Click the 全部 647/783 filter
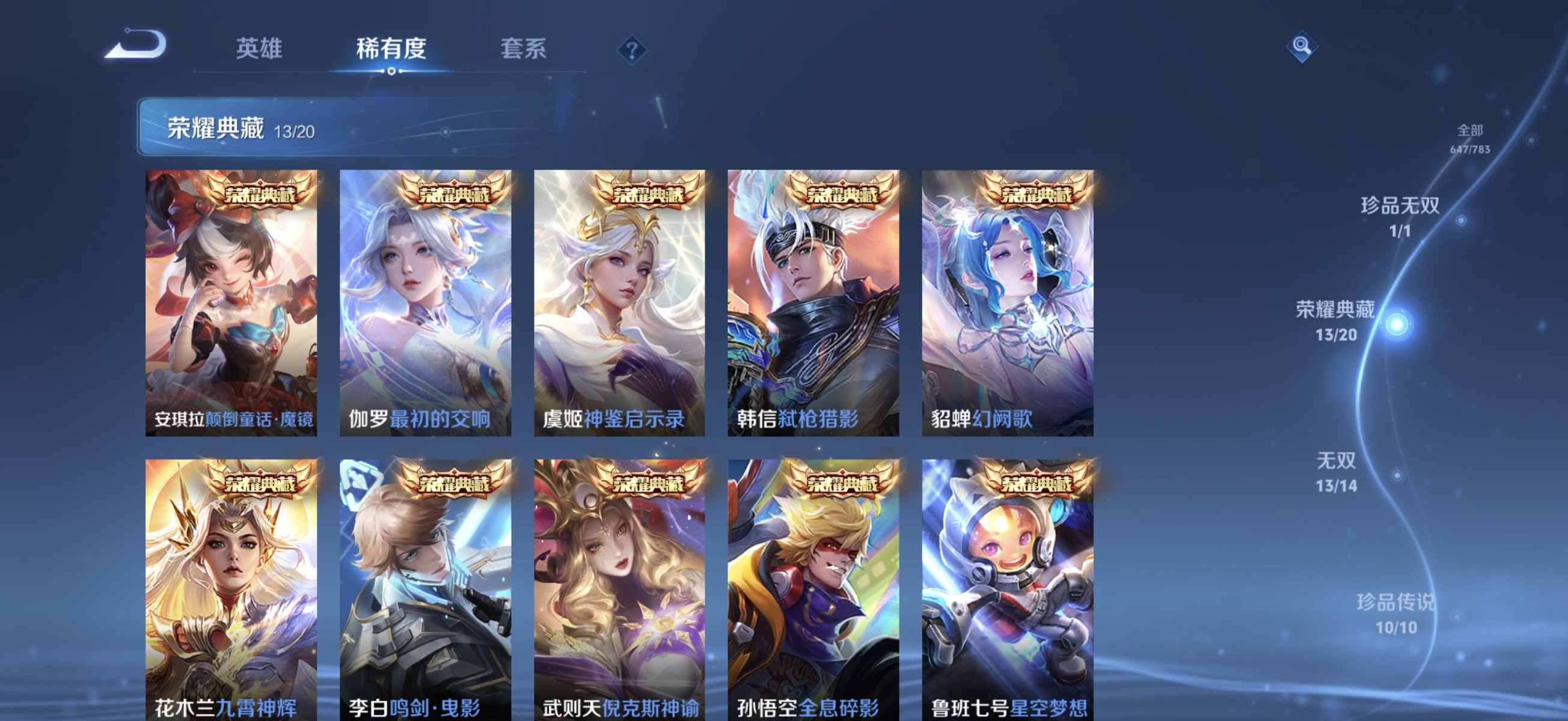Viewport: 1568px width, 721px height. tap(1471, 136)
